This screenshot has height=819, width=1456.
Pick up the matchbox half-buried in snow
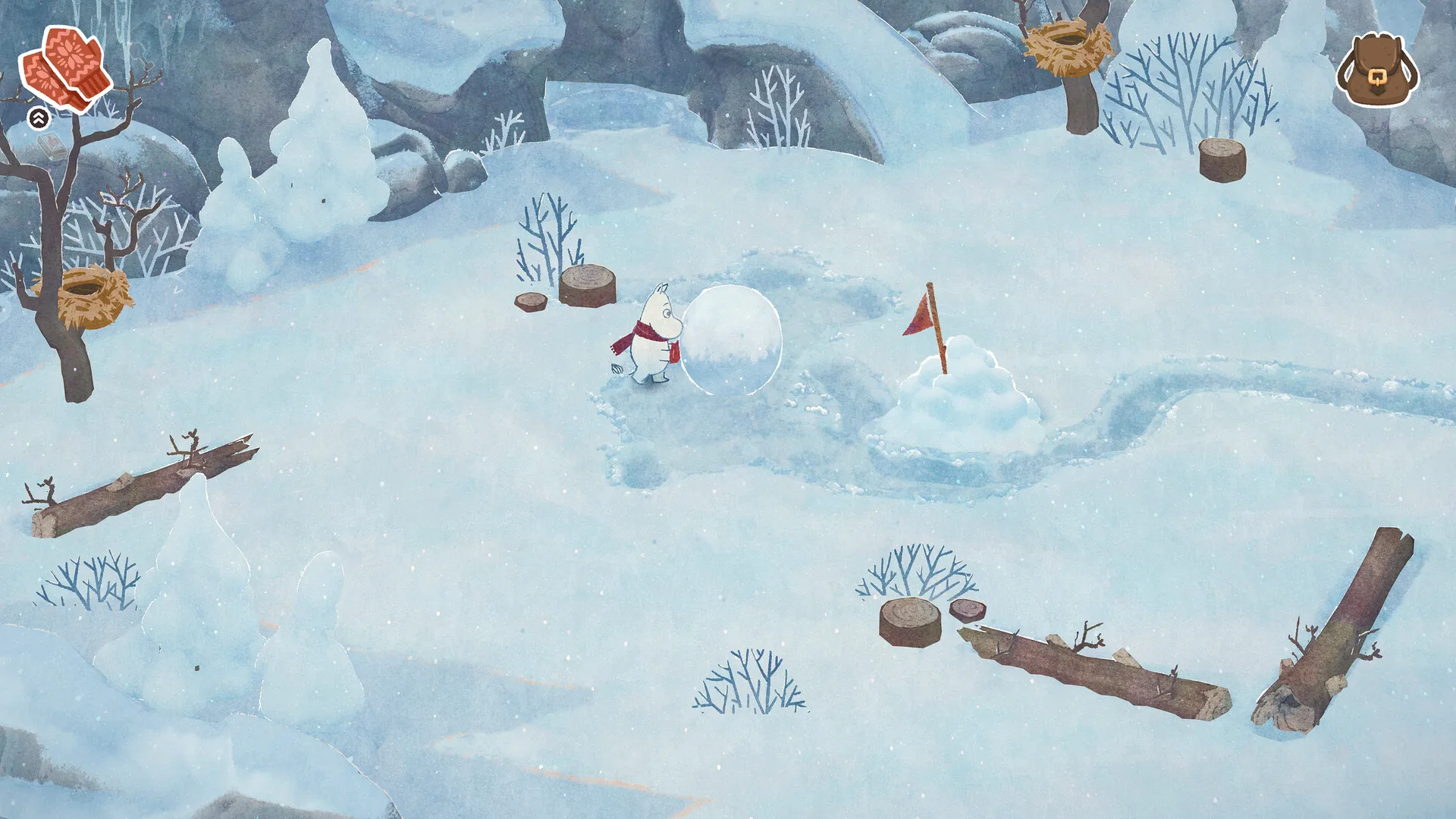(x=52, y=146)
